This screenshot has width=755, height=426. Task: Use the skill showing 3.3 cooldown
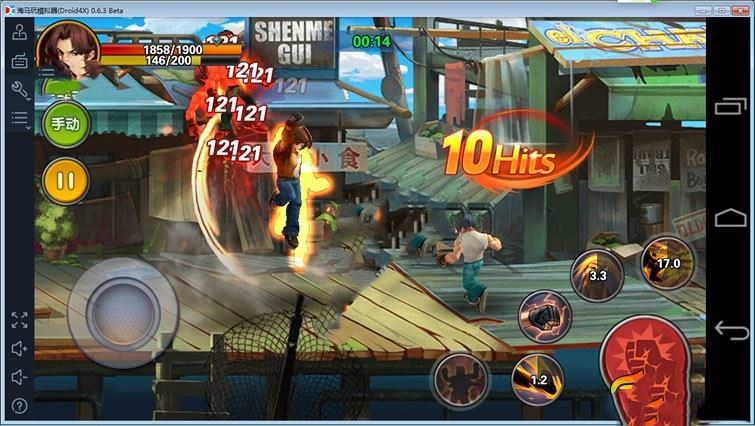click(597, 275)
